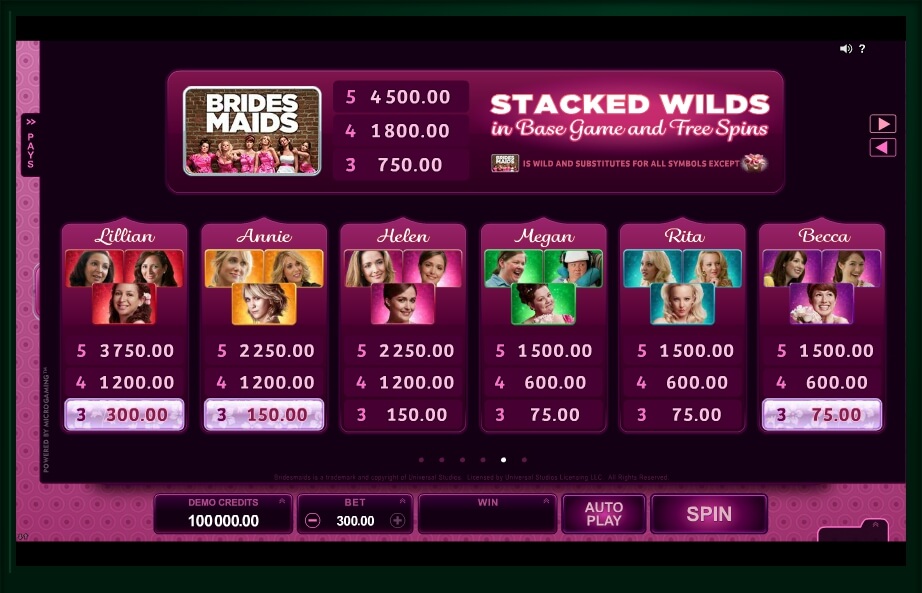Go to the next paytable page
Screen dimensions: 922x593
coord(882,124)
